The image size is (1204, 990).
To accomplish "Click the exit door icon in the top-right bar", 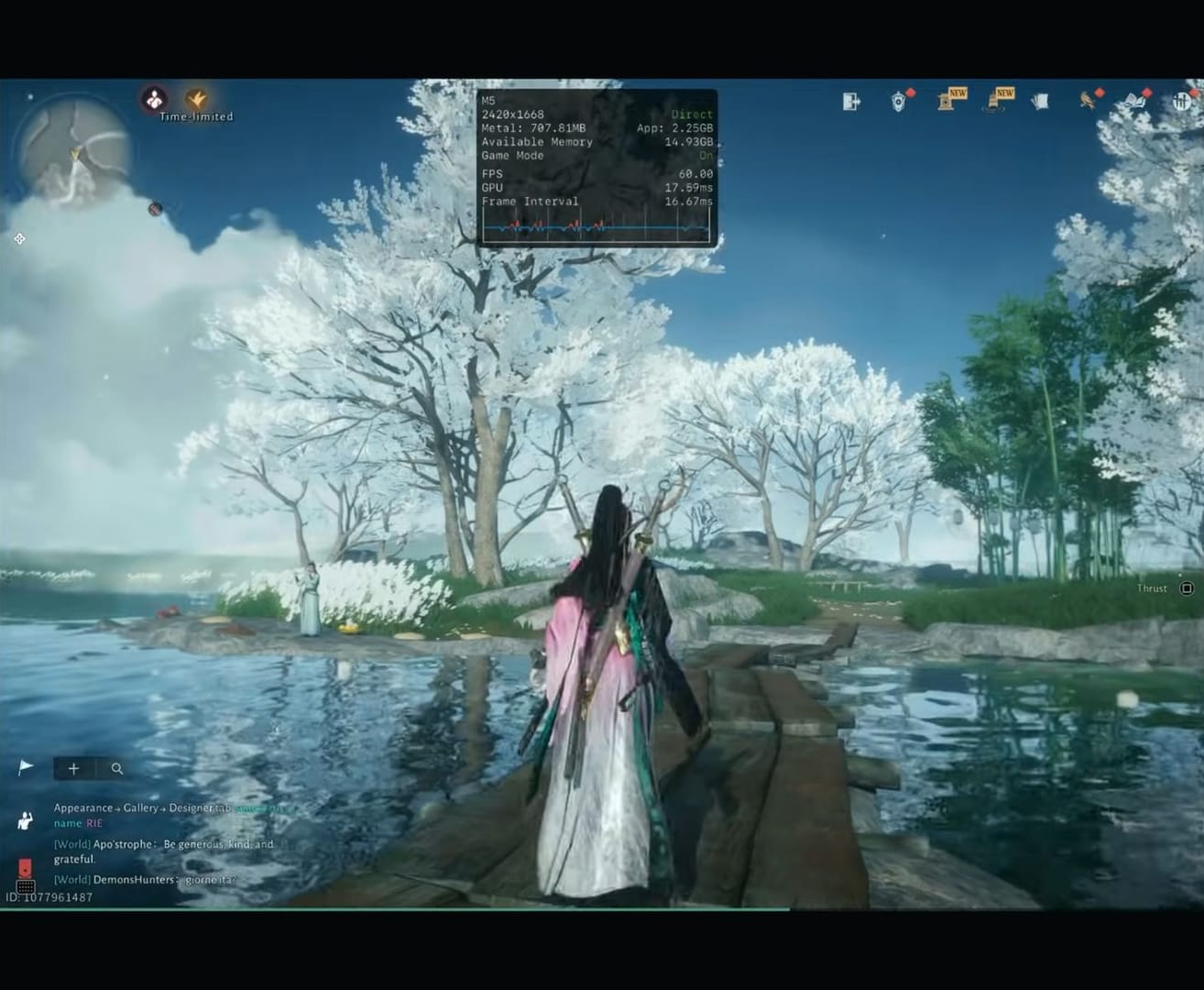I will tap(849, 101).
